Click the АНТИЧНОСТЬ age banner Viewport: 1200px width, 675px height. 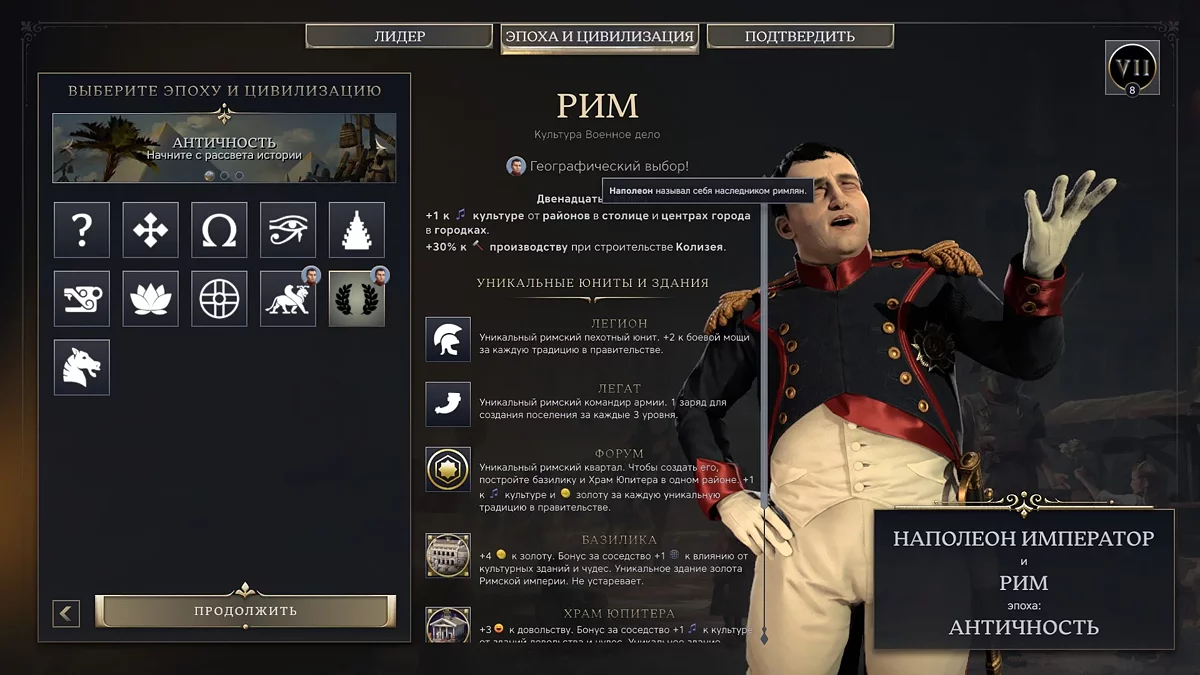224,148
